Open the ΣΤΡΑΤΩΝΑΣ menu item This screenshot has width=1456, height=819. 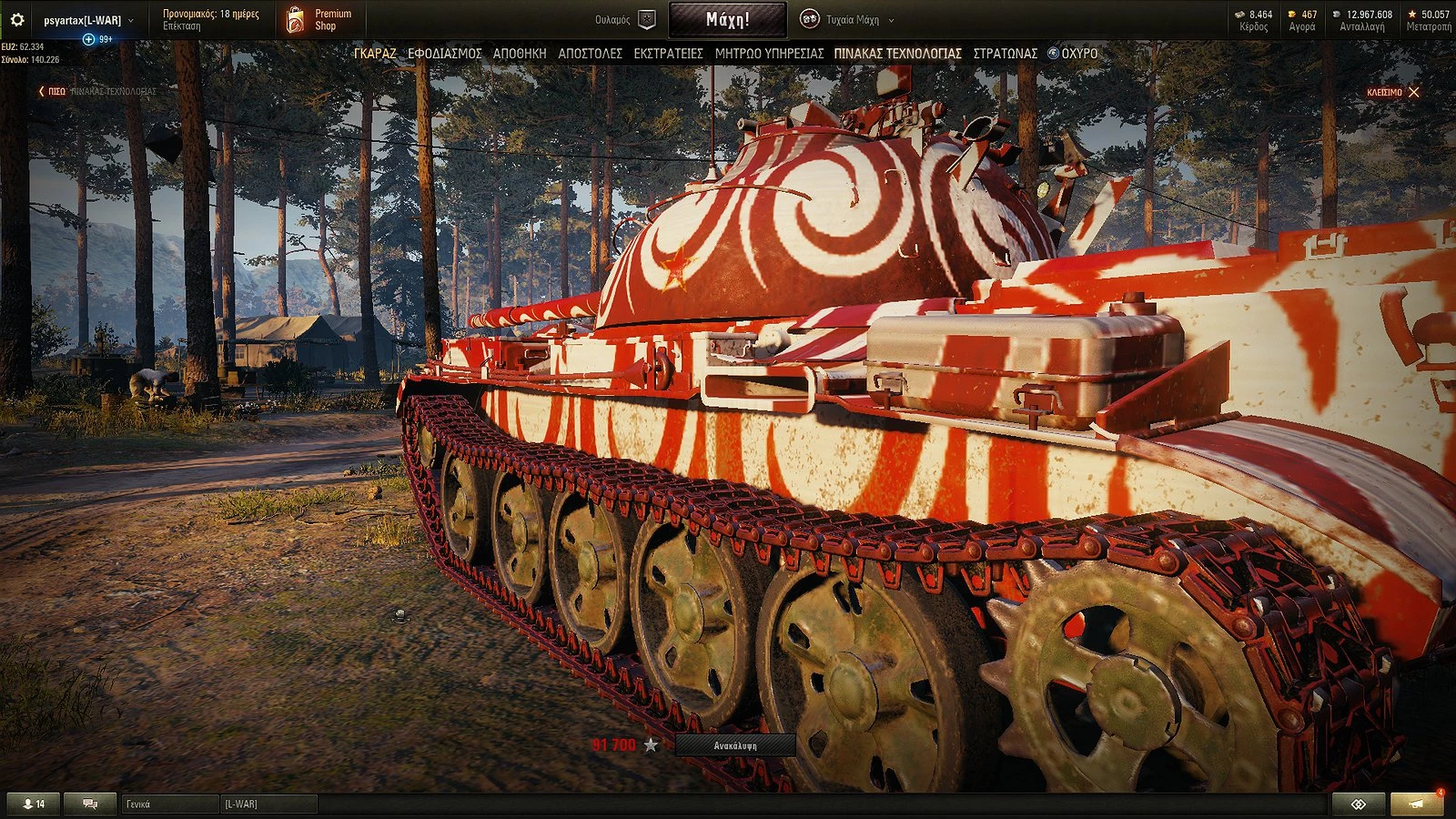tap(1006, 54)
